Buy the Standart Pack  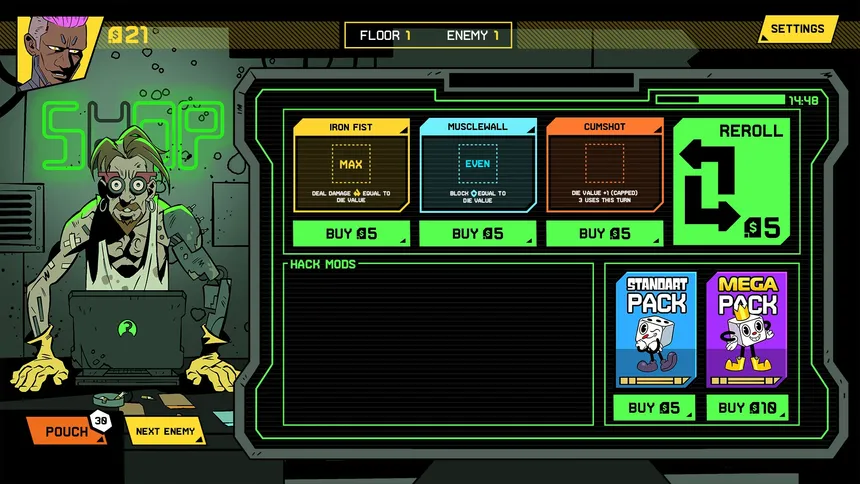point(655,408)
